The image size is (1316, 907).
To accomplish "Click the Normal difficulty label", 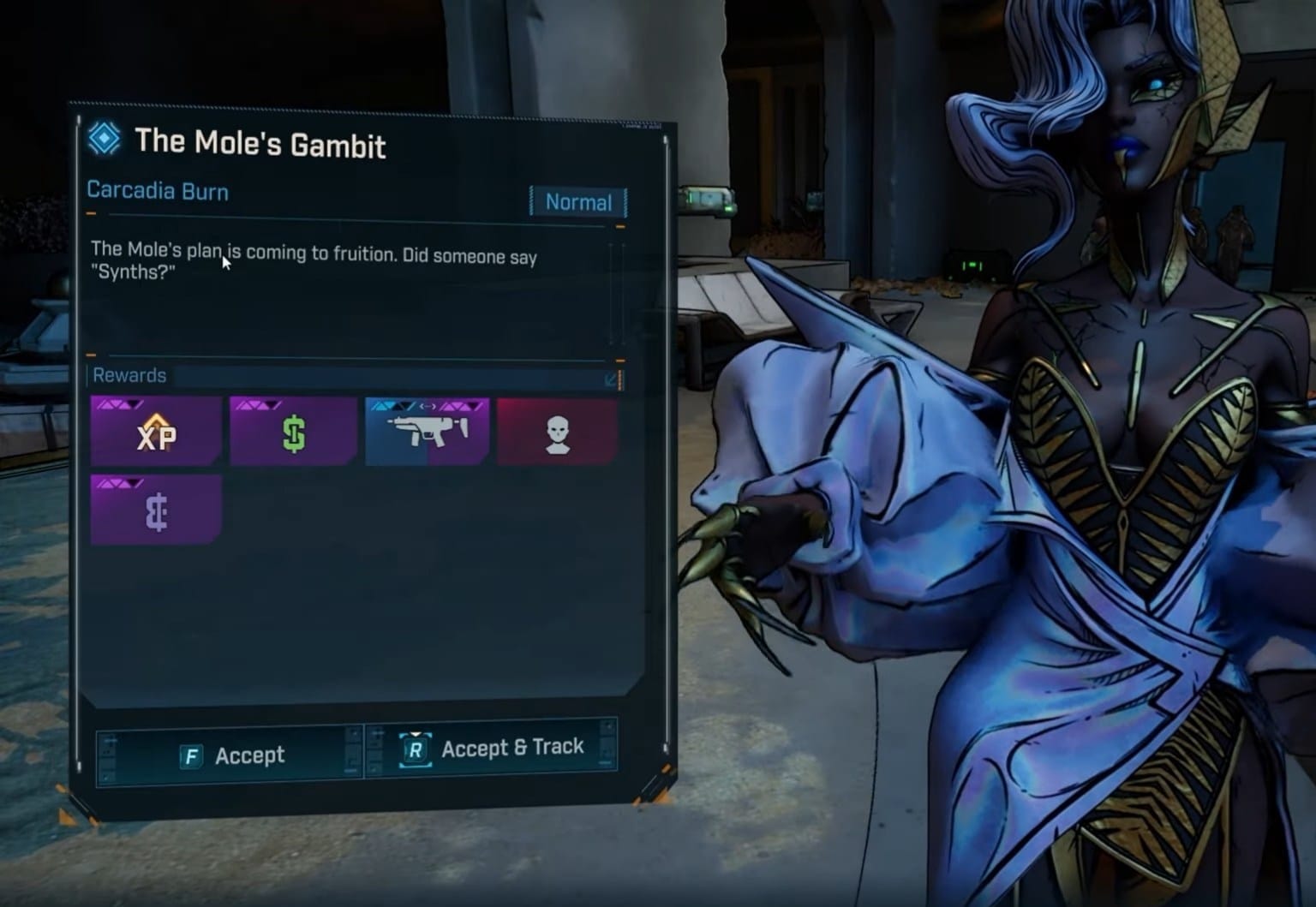I will [x=578, y=202].
